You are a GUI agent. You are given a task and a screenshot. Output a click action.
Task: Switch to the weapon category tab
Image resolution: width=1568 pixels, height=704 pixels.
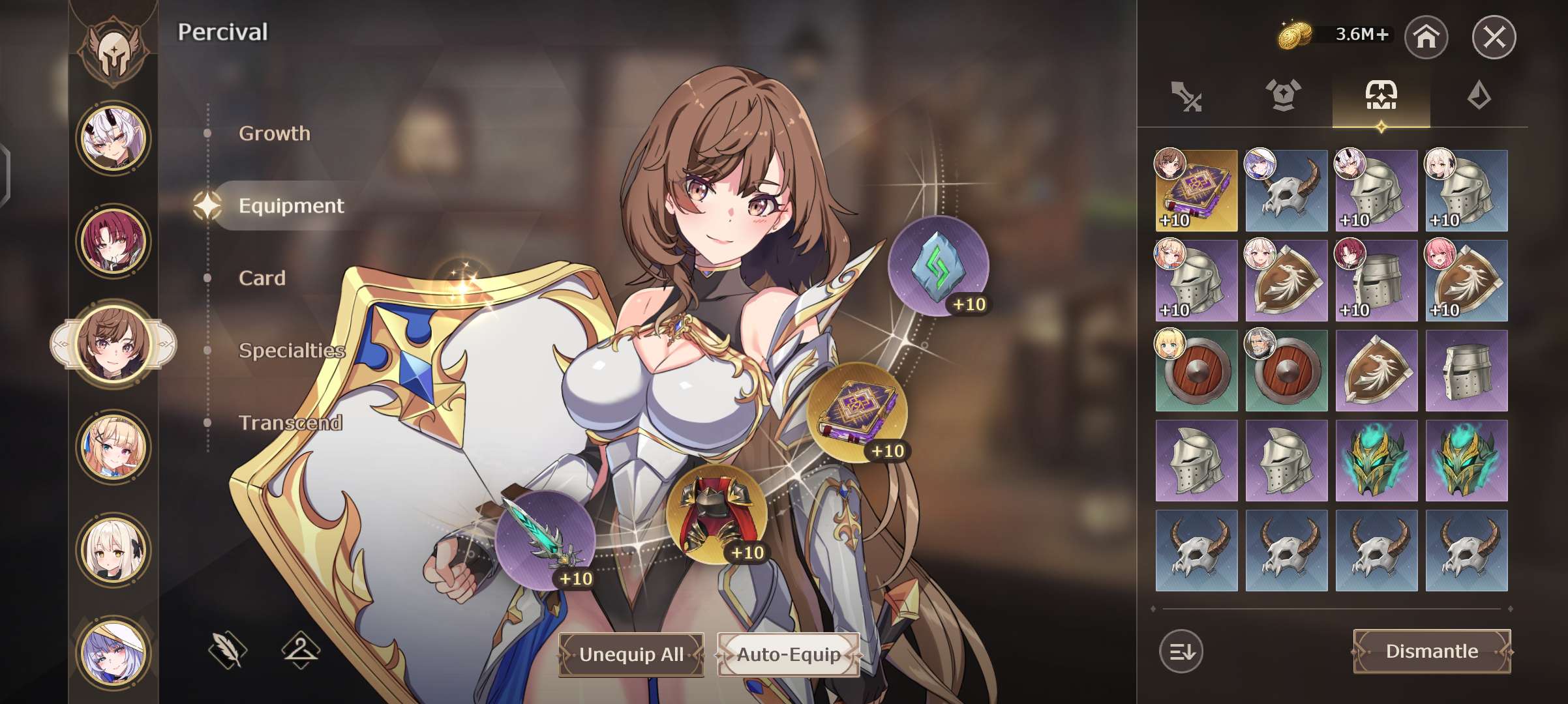1186,96
